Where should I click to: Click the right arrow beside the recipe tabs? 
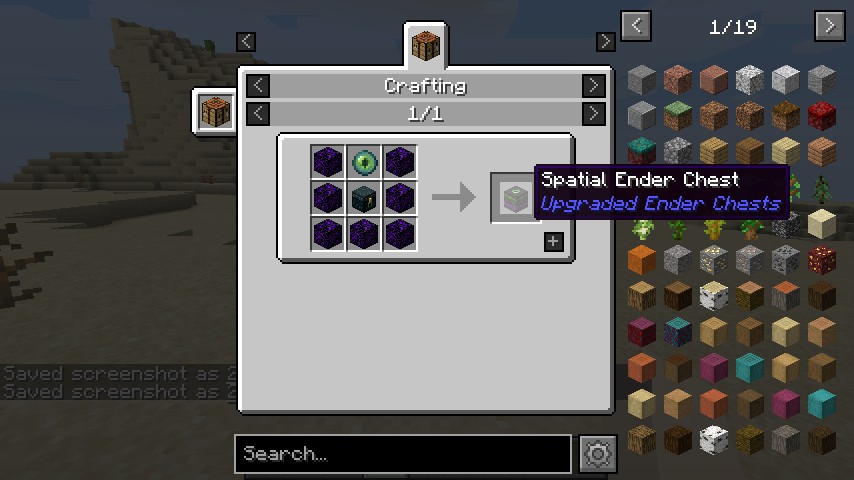click(605, 41)
